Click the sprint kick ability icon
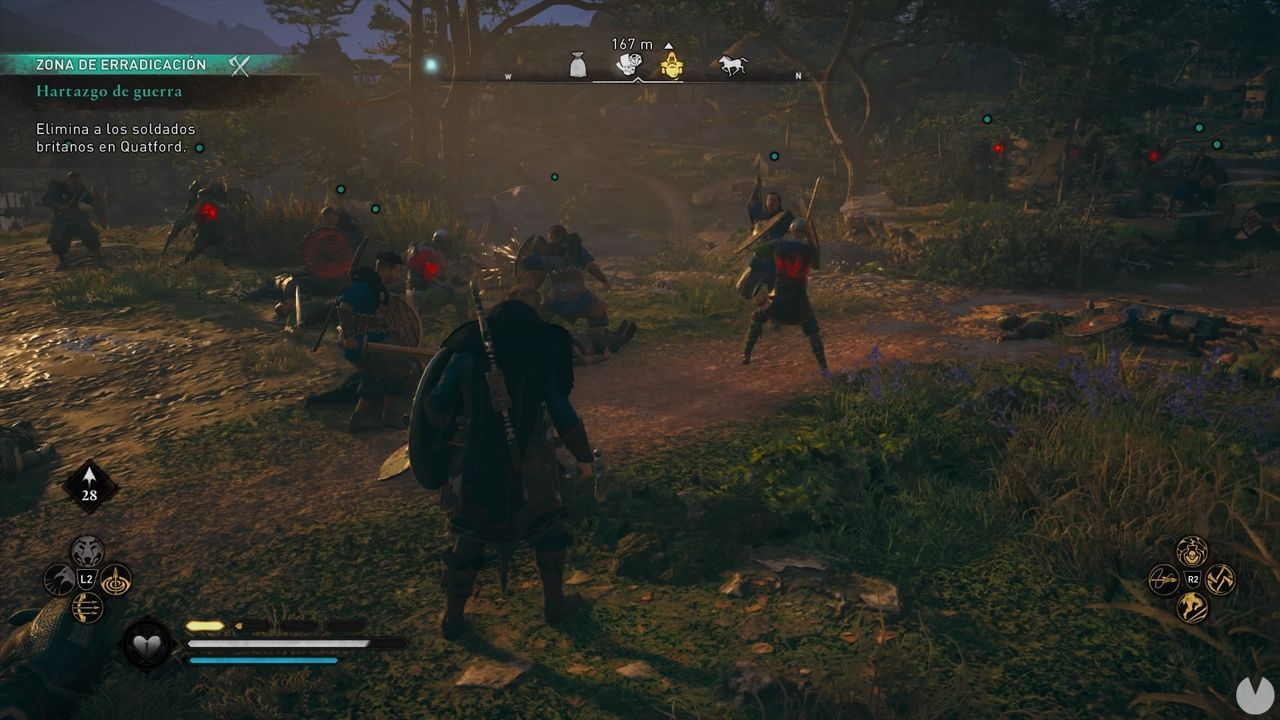Viewport: 1280px width, 720px height. tap(1192, 607)
